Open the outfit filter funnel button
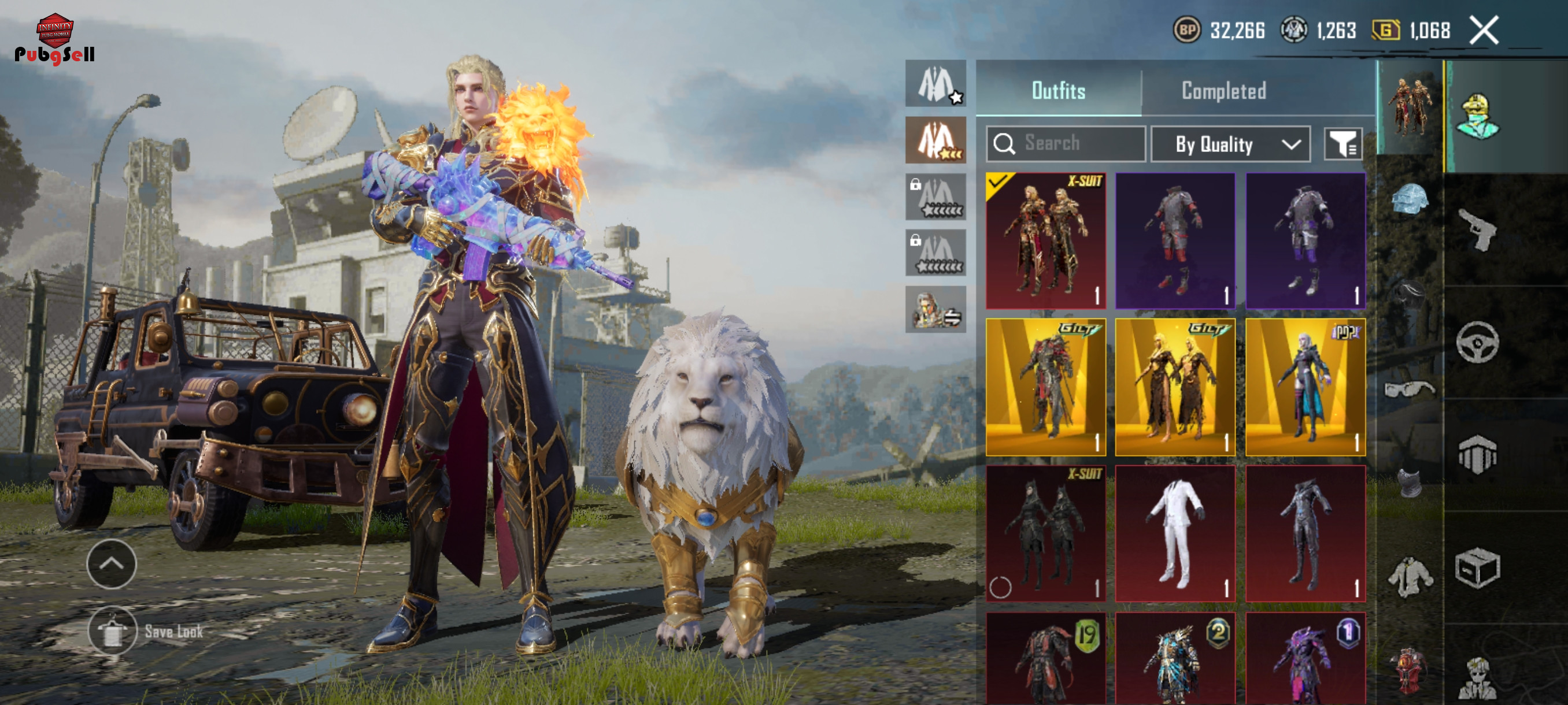1568x705 pixels. pos(1343,144)
